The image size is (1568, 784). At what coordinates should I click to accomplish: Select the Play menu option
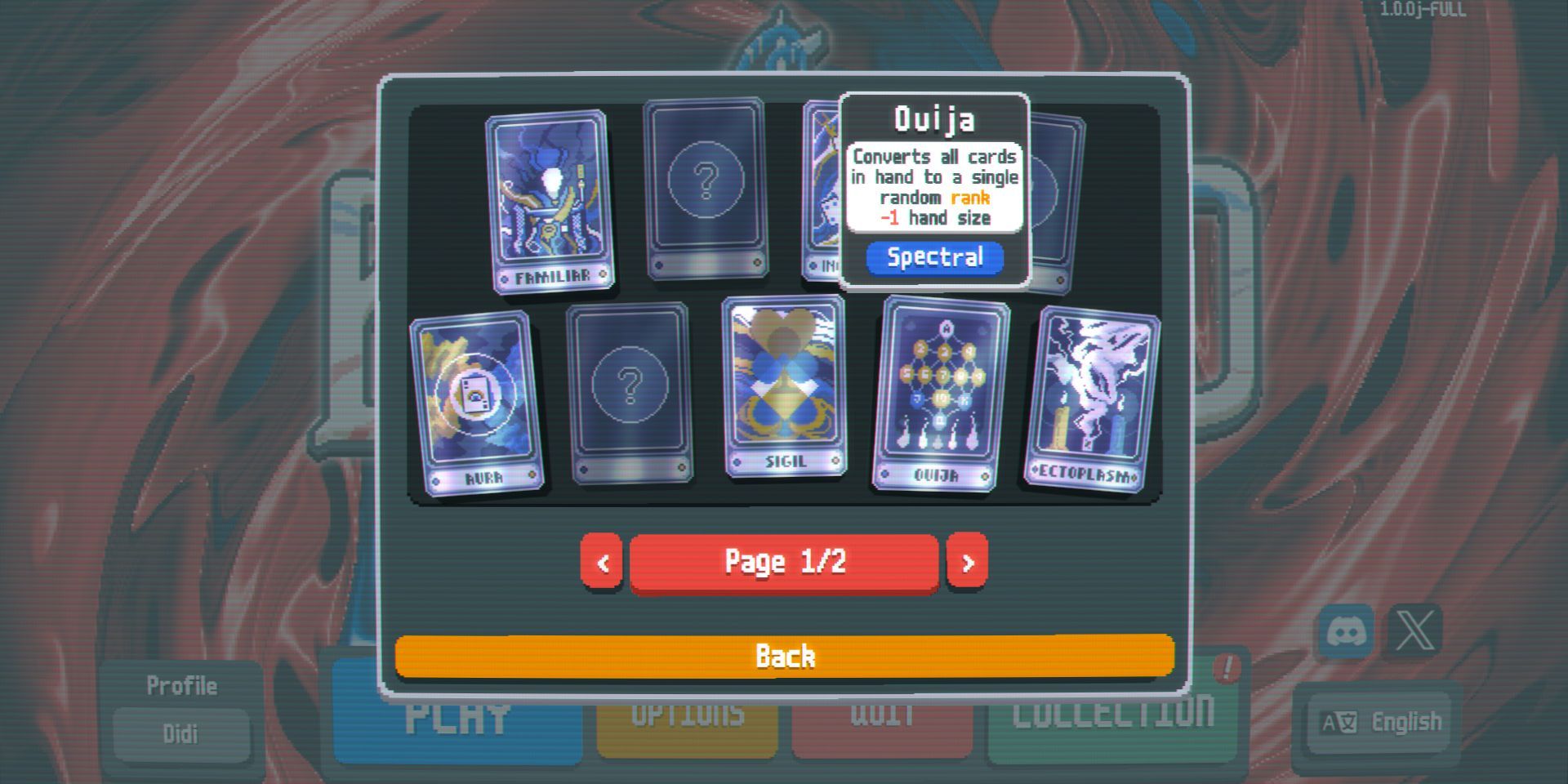click(x=457, y=717)
